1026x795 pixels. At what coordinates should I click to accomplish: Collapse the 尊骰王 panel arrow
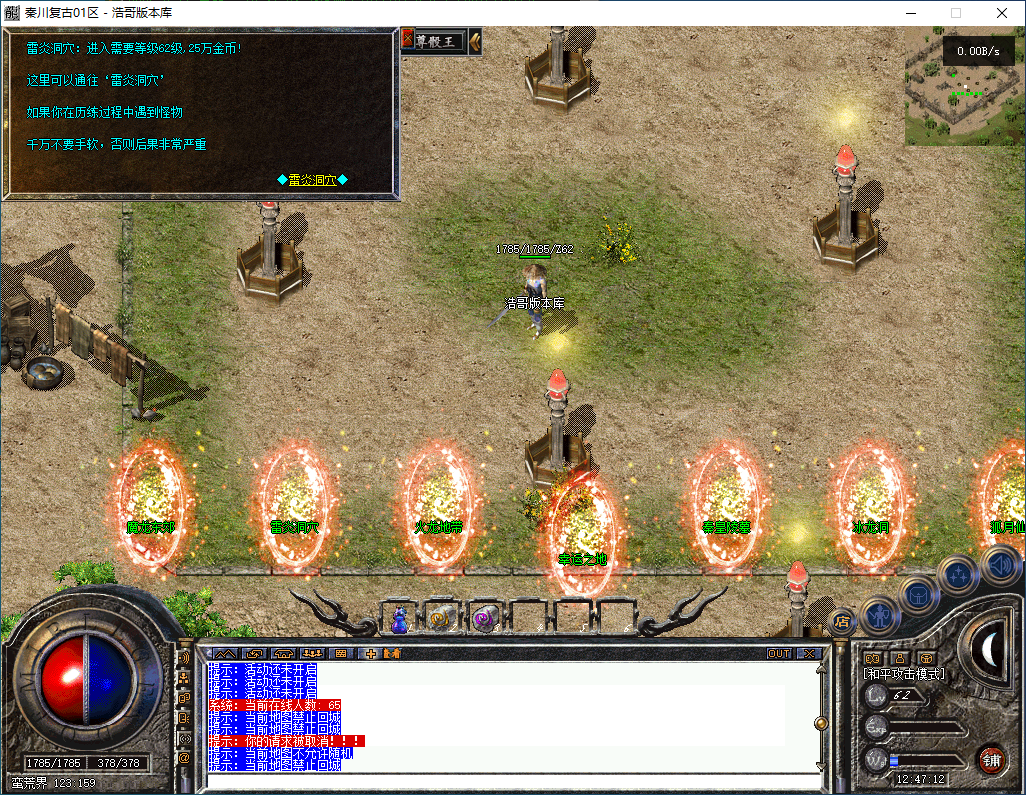click(475, 41)
